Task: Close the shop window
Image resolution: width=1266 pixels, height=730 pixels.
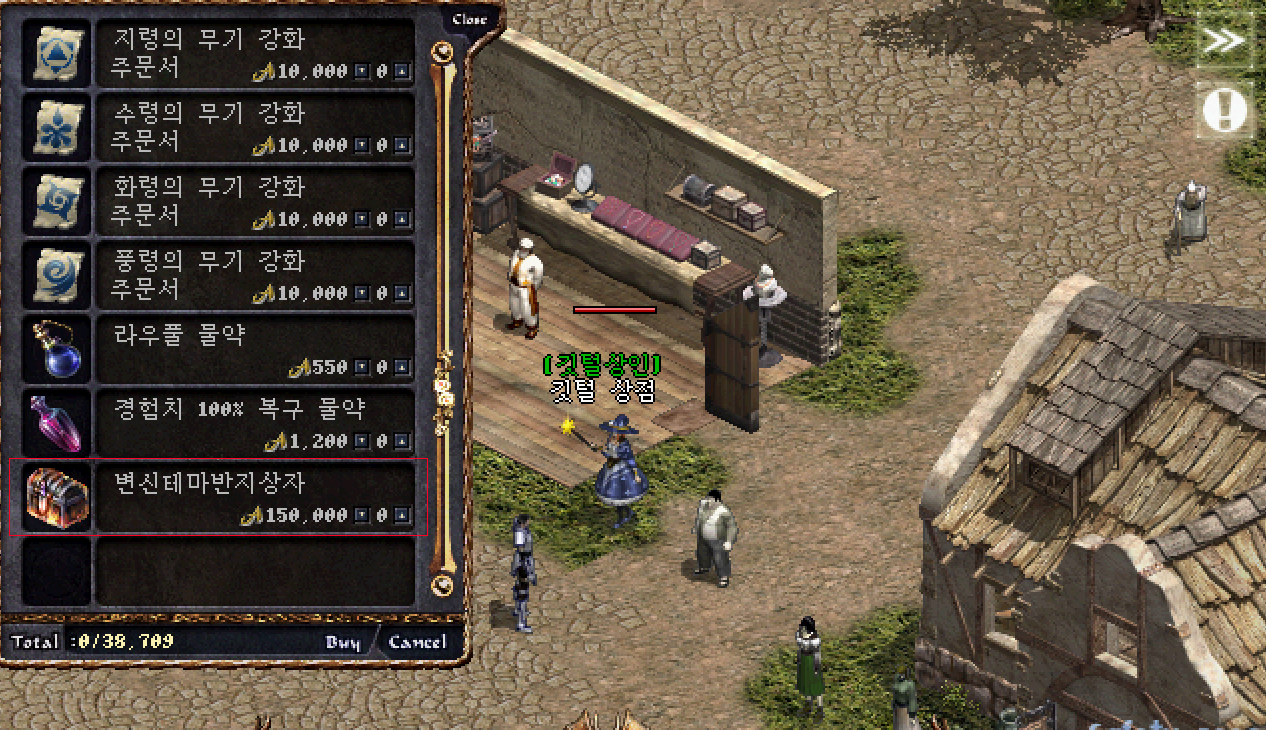Action: (469, 20)
